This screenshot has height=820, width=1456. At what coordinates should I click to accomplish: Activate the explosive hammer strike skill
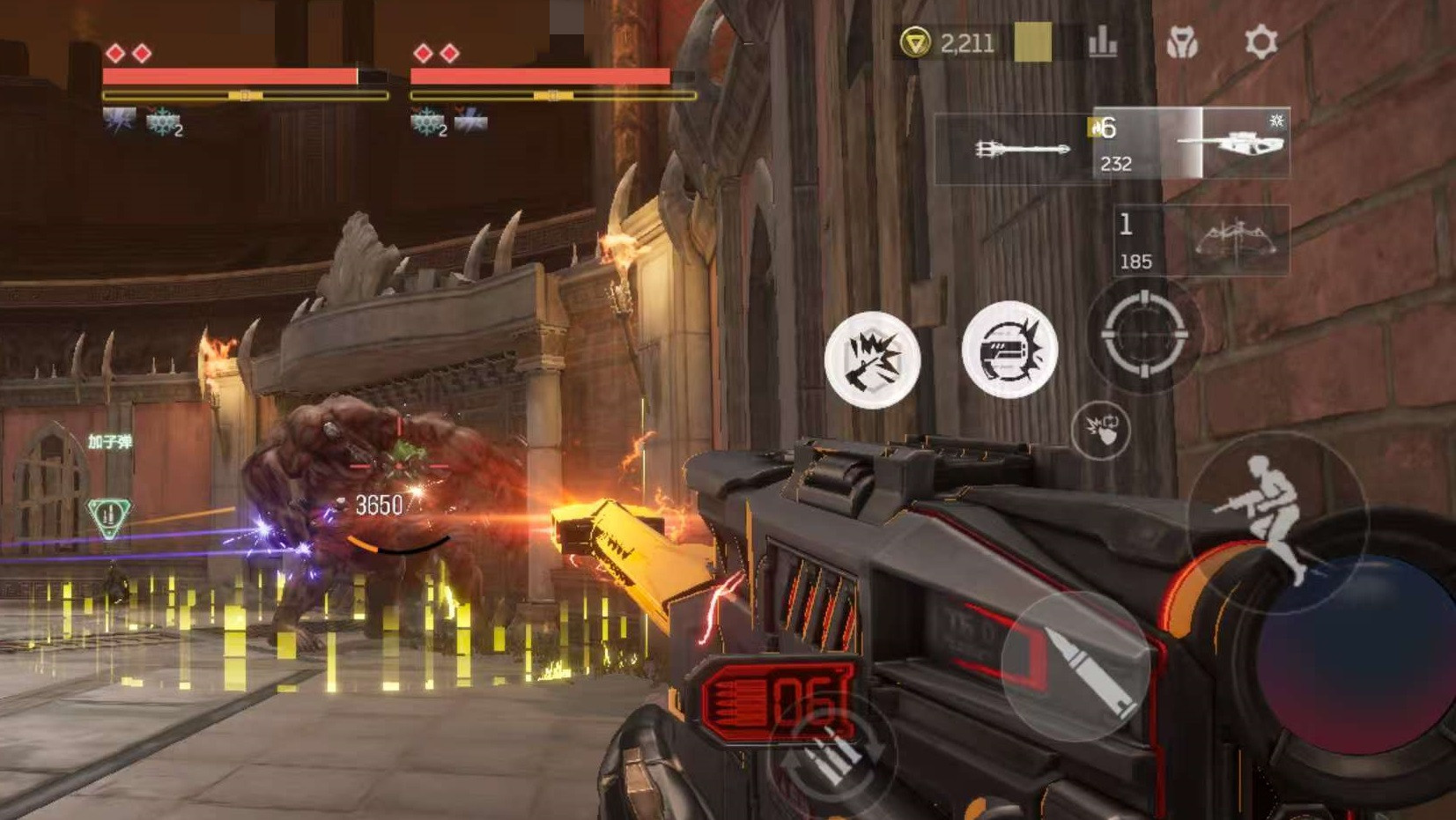(872, 359)
